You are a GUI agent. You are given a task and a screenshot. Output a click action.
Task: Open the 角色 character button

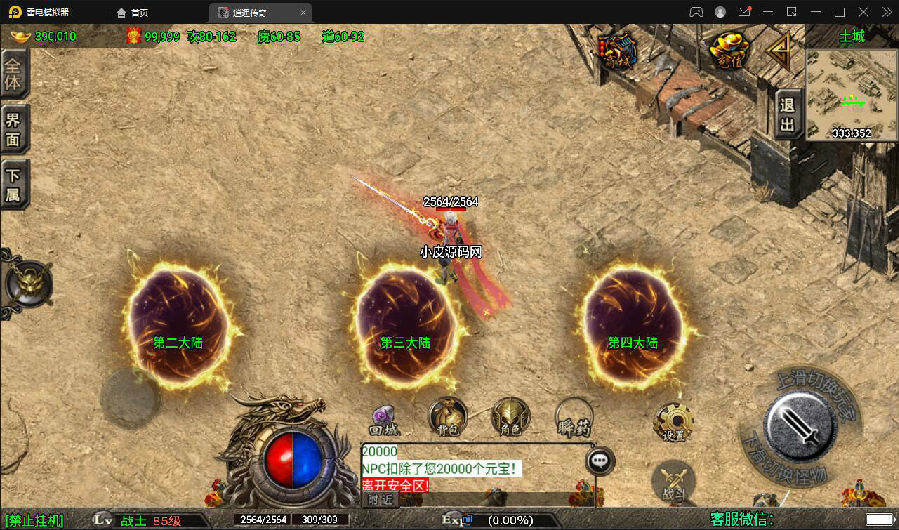510,416
